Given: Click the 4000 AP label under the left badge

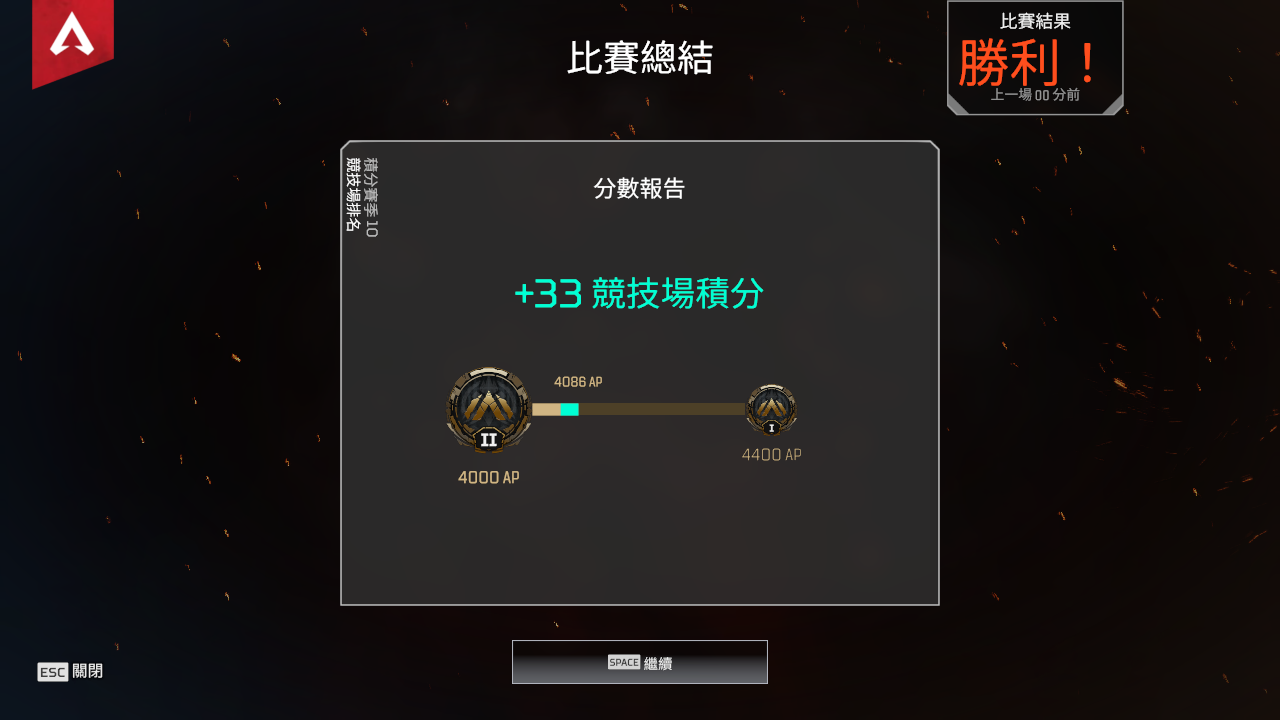Looking at the screenshot, I should (488, 477).
